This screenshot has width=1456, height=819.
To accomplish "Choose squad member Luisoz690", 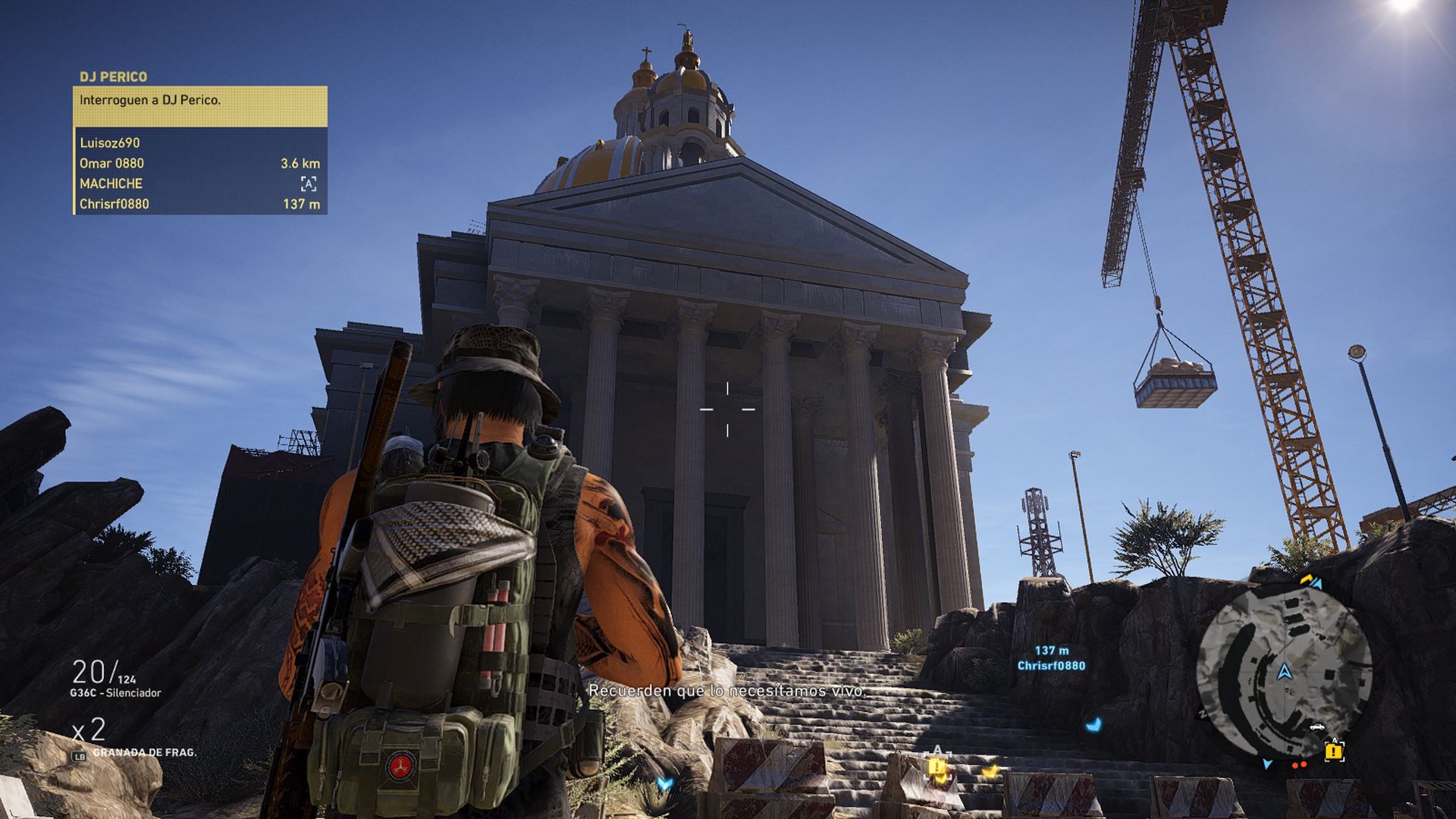I will pos(110,143).
